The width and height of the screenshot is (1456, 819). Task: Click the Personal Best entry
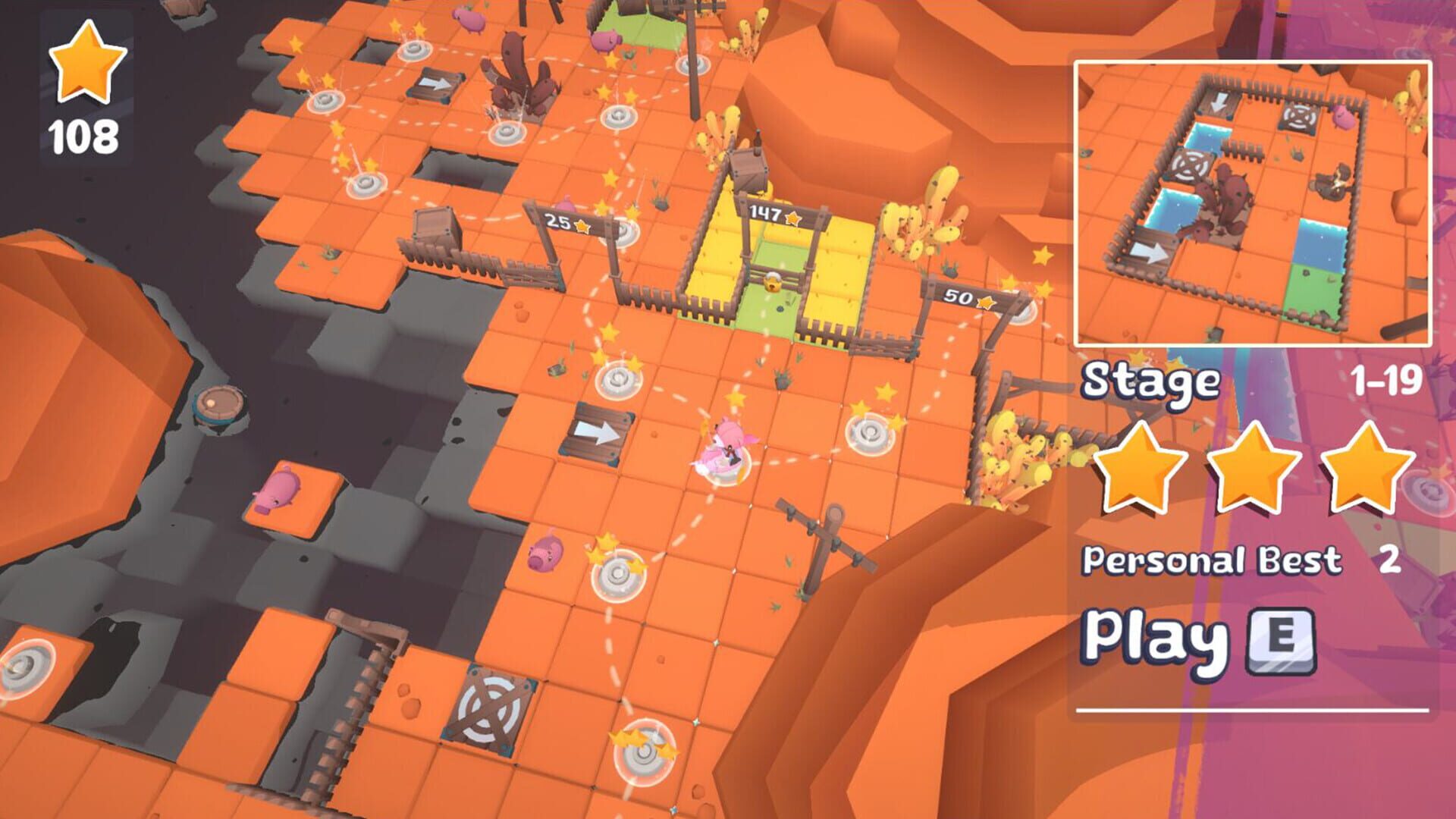click(x=1213, y=560)
